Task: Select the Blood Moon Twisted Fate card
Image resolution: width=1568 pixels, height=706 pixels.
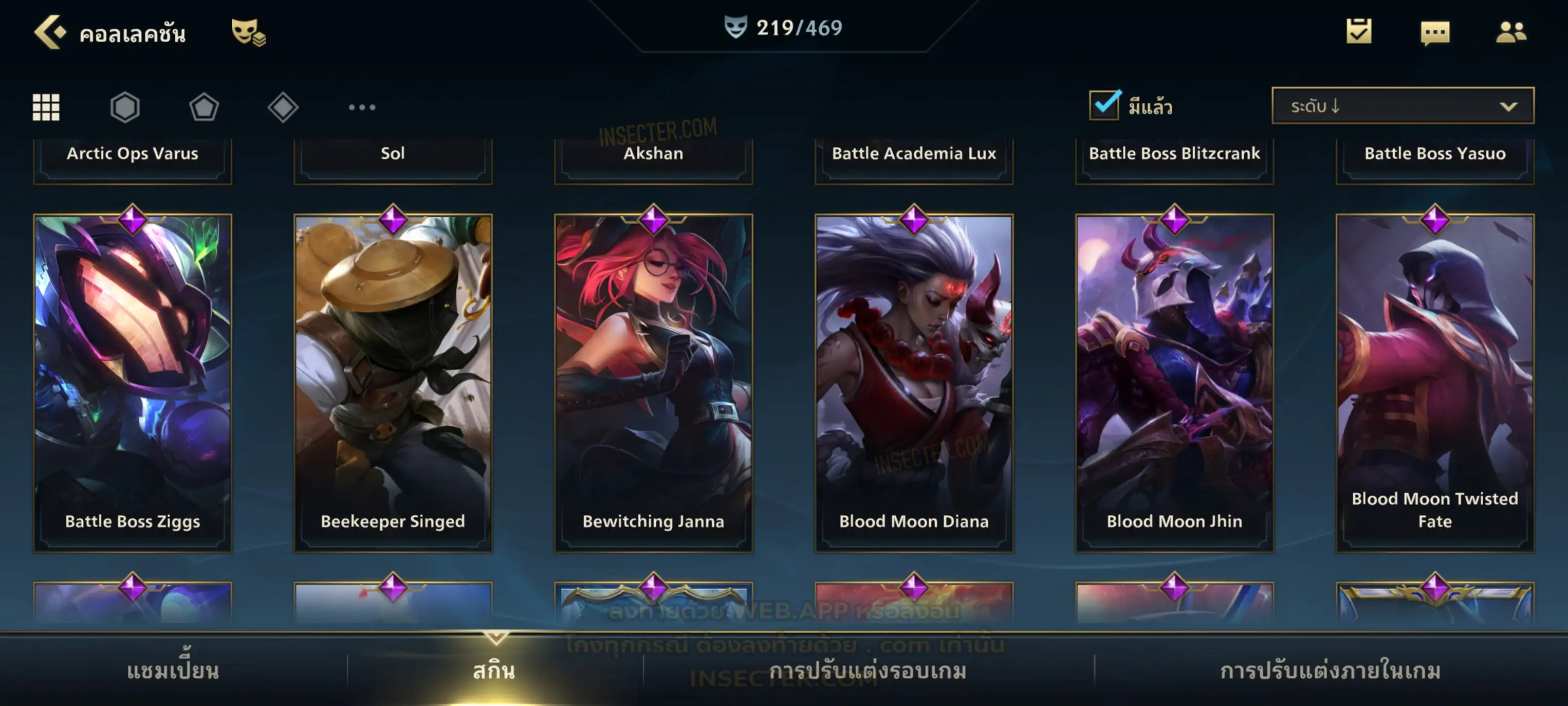Action: click(1435, 383)
